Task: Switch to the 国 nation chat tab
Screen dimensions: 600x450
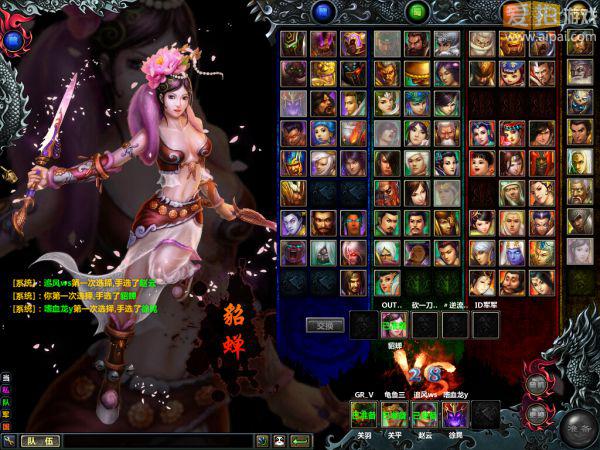Action: [x=6, y=428]
